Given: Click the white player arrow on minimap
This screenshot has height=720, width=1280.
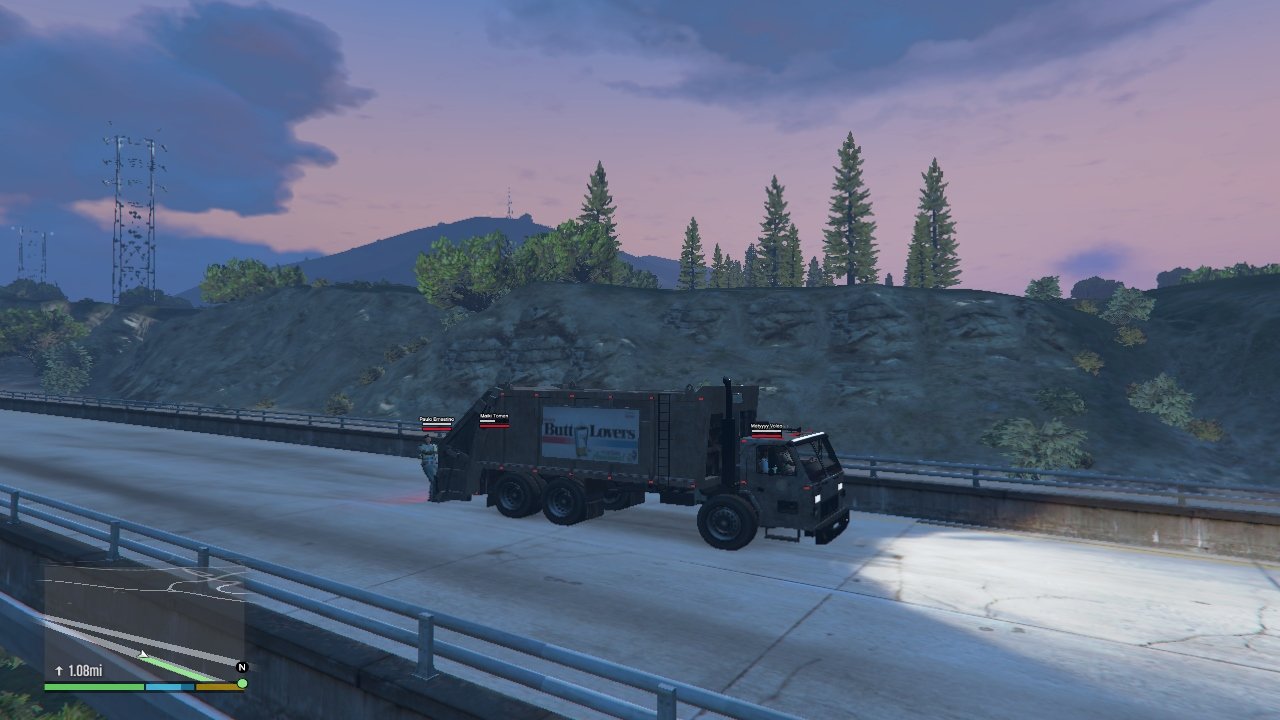Looking at the screenshot, I should pyautogui.click(x=144, y=655).
